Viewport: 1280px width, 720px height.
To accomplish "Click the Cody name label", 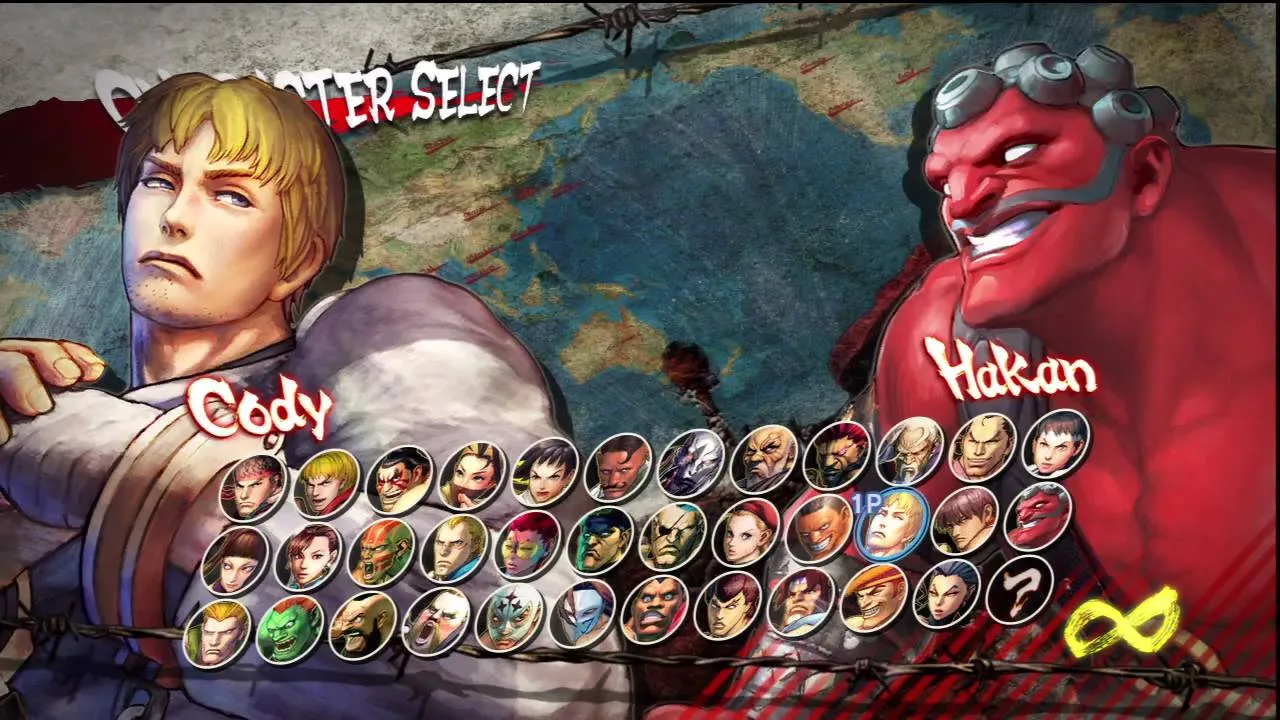I will click(x=262, y=410).
